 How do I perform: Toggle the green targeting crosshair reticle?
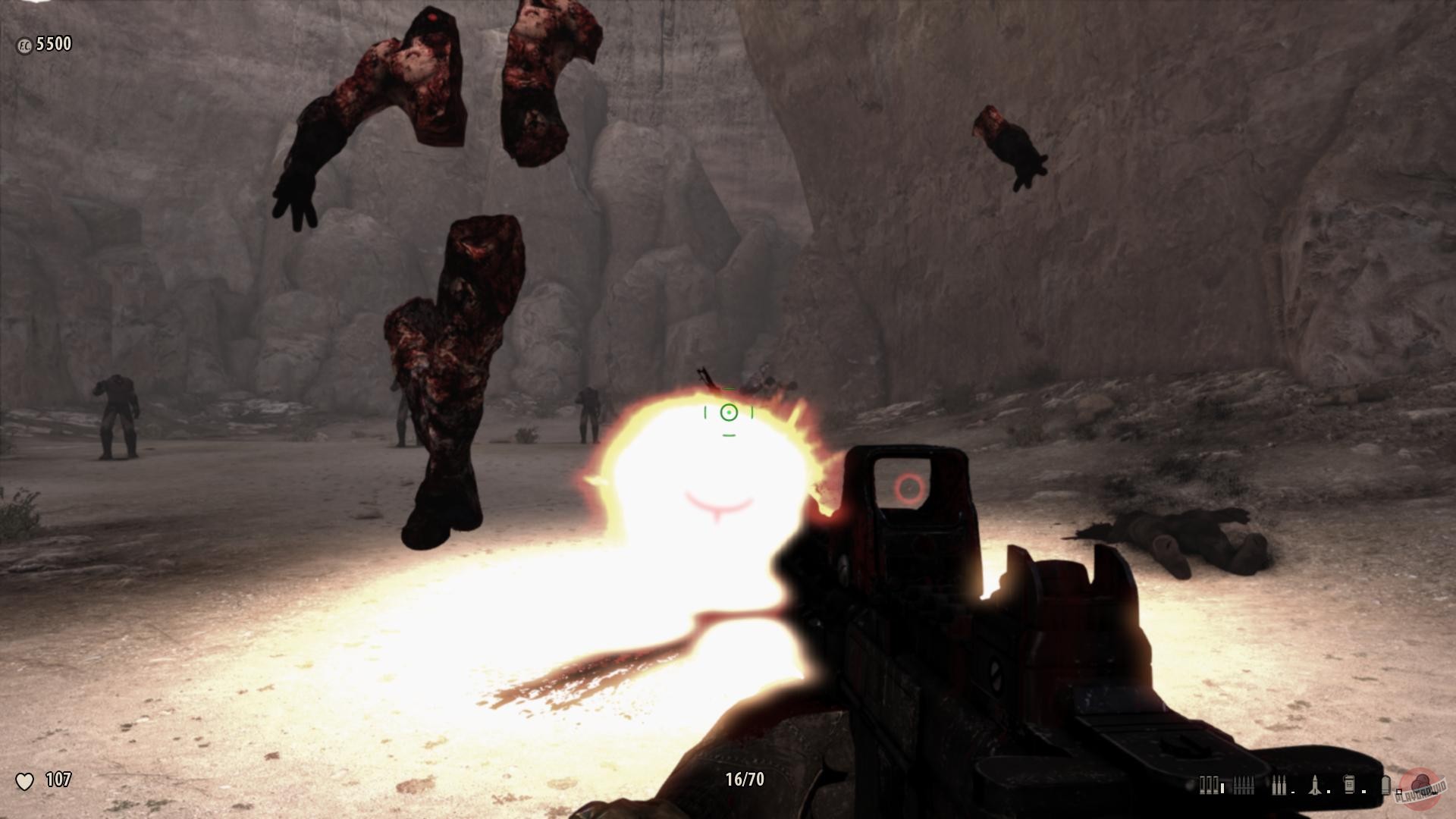[x=728, y=413]
